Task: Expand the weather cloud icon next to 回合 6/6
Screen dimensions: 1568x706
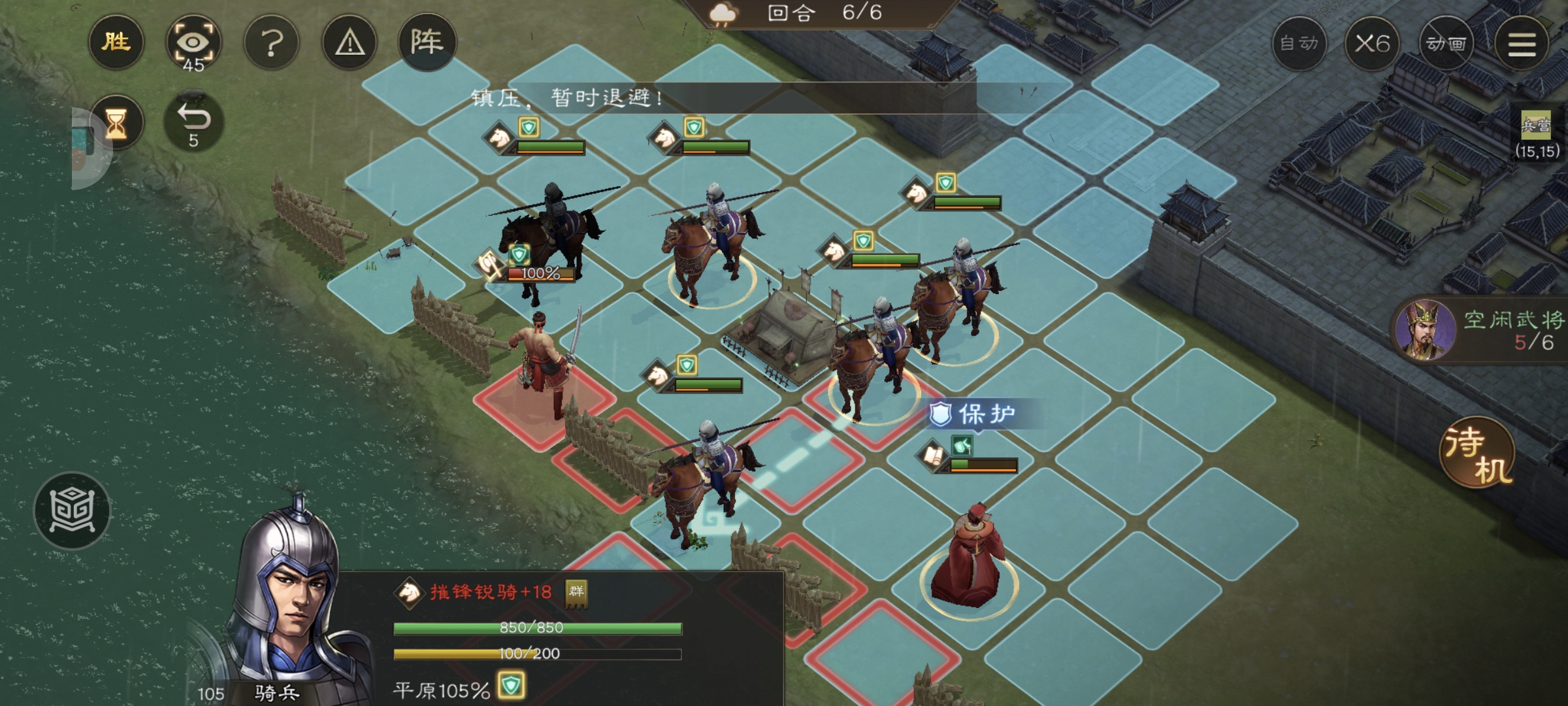Action: (x=723, y=14)
